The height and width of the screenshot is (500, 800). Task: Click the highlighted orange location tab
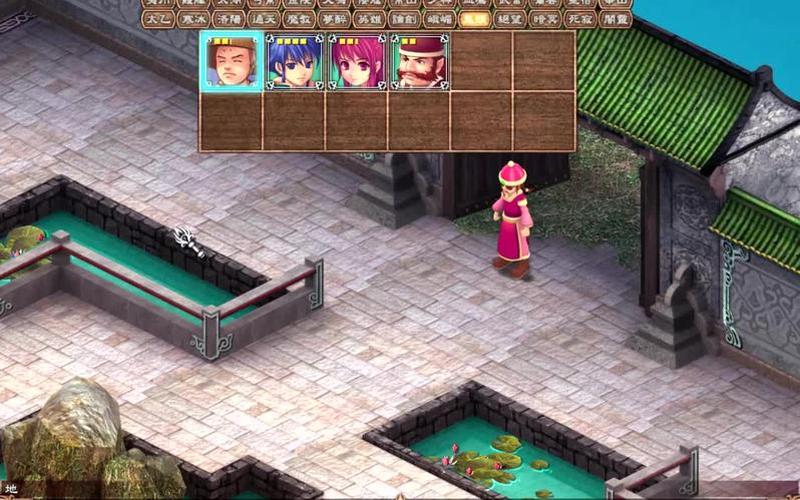[x=474, y=19]
